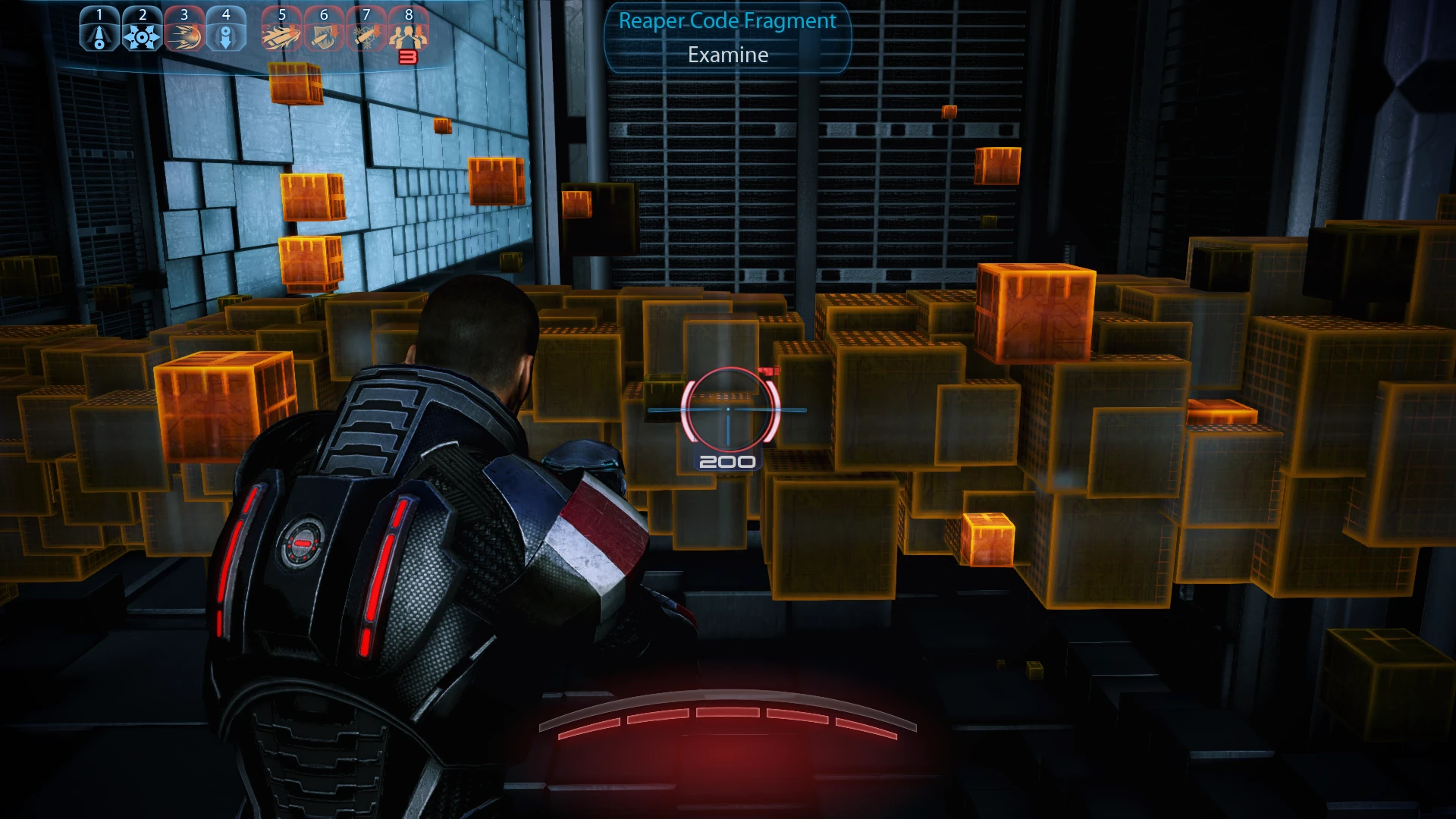Click the Reaper Code Fragment title text

[x=726, y=21]
